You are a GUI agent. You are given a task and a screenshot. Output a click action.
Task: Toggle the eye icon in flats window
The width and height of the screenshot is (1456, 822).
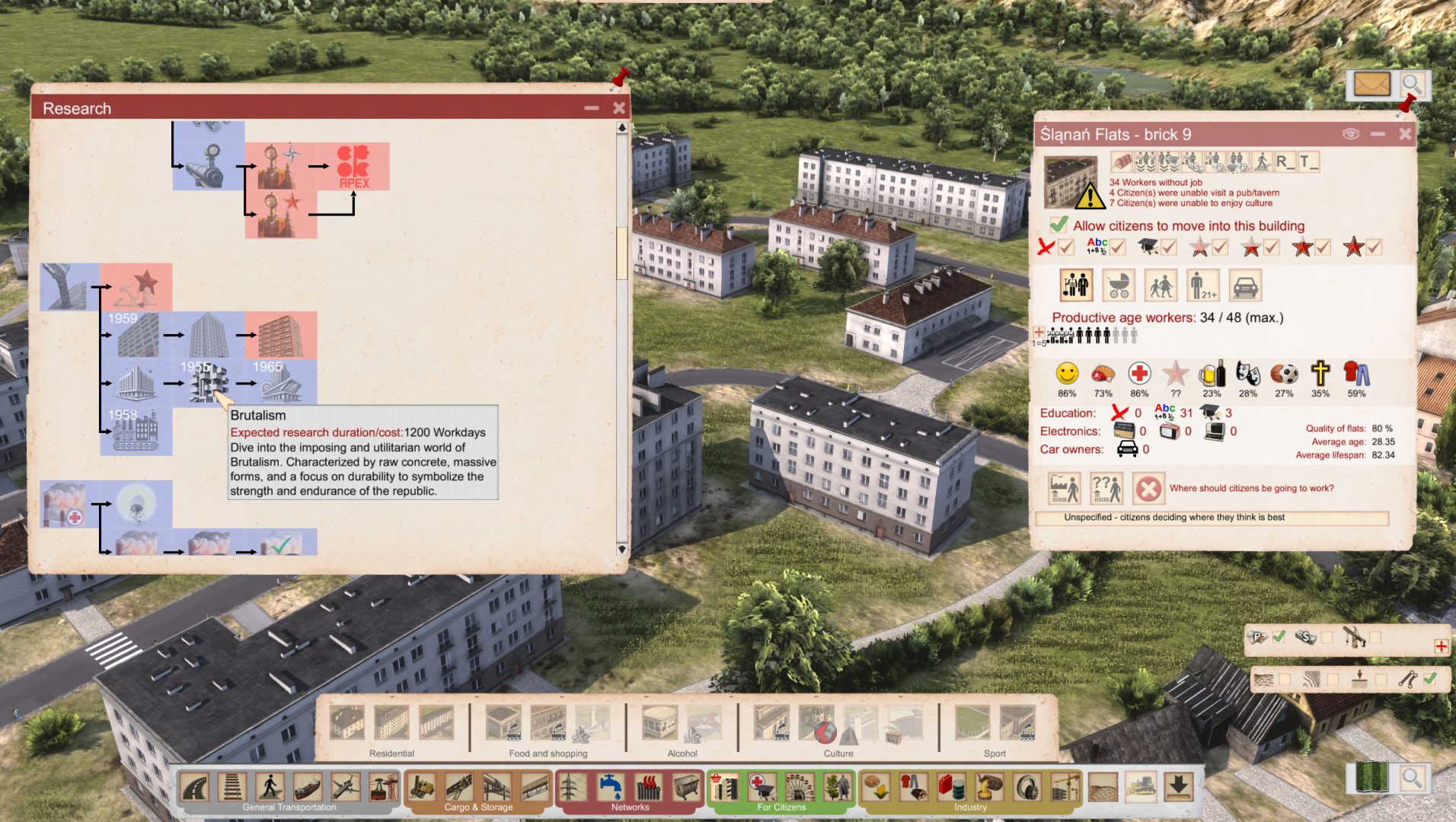coord(1351,134)
